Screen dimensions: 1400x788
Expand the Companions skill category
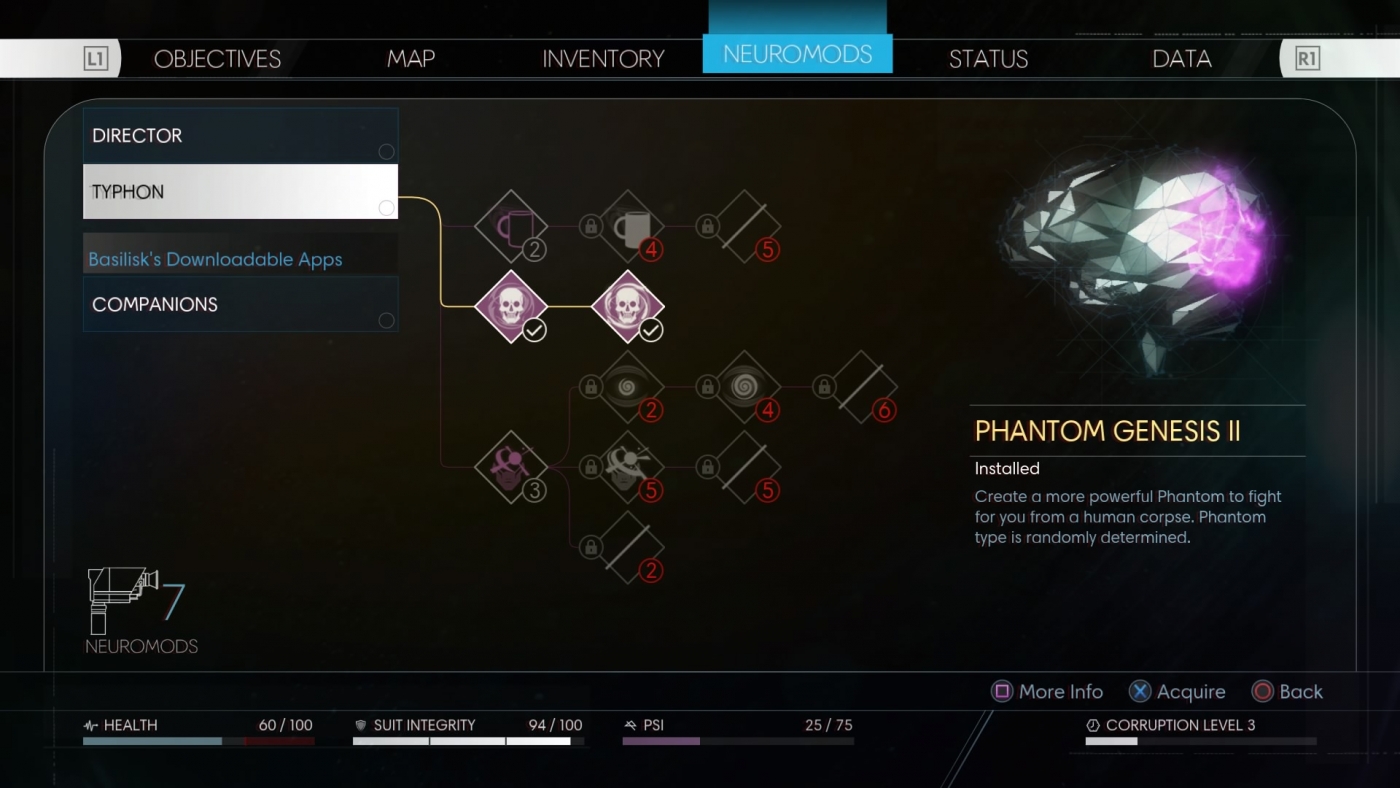[x=240, y=304]
